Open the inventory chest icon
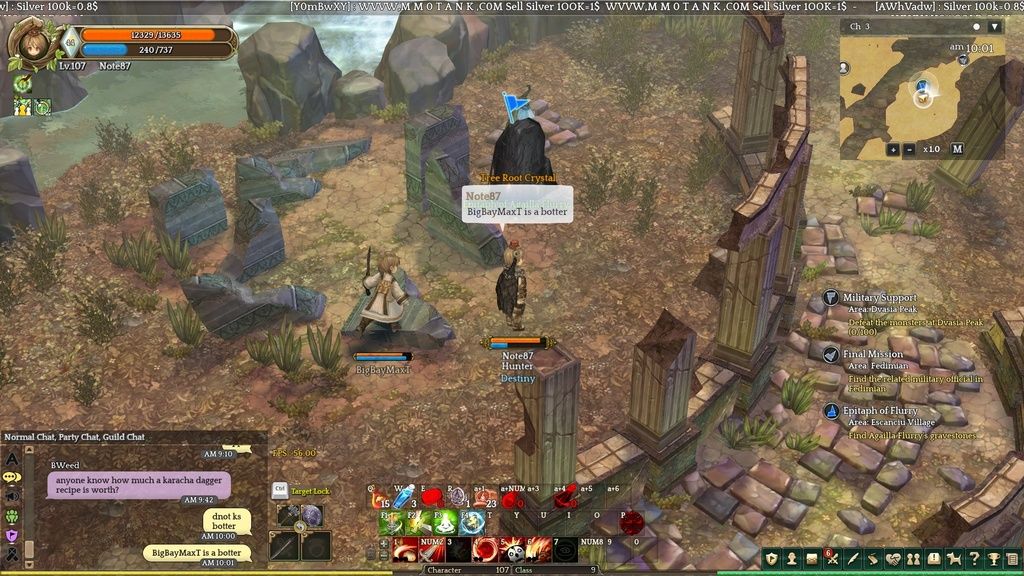 pyautogui.click(x=811, y=558)
